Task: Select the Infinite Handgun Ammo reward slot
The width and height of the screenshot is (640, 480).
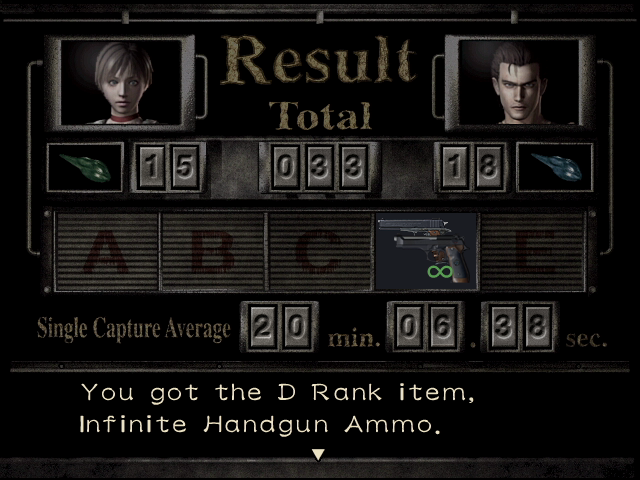Action: [x=426, y=251]
